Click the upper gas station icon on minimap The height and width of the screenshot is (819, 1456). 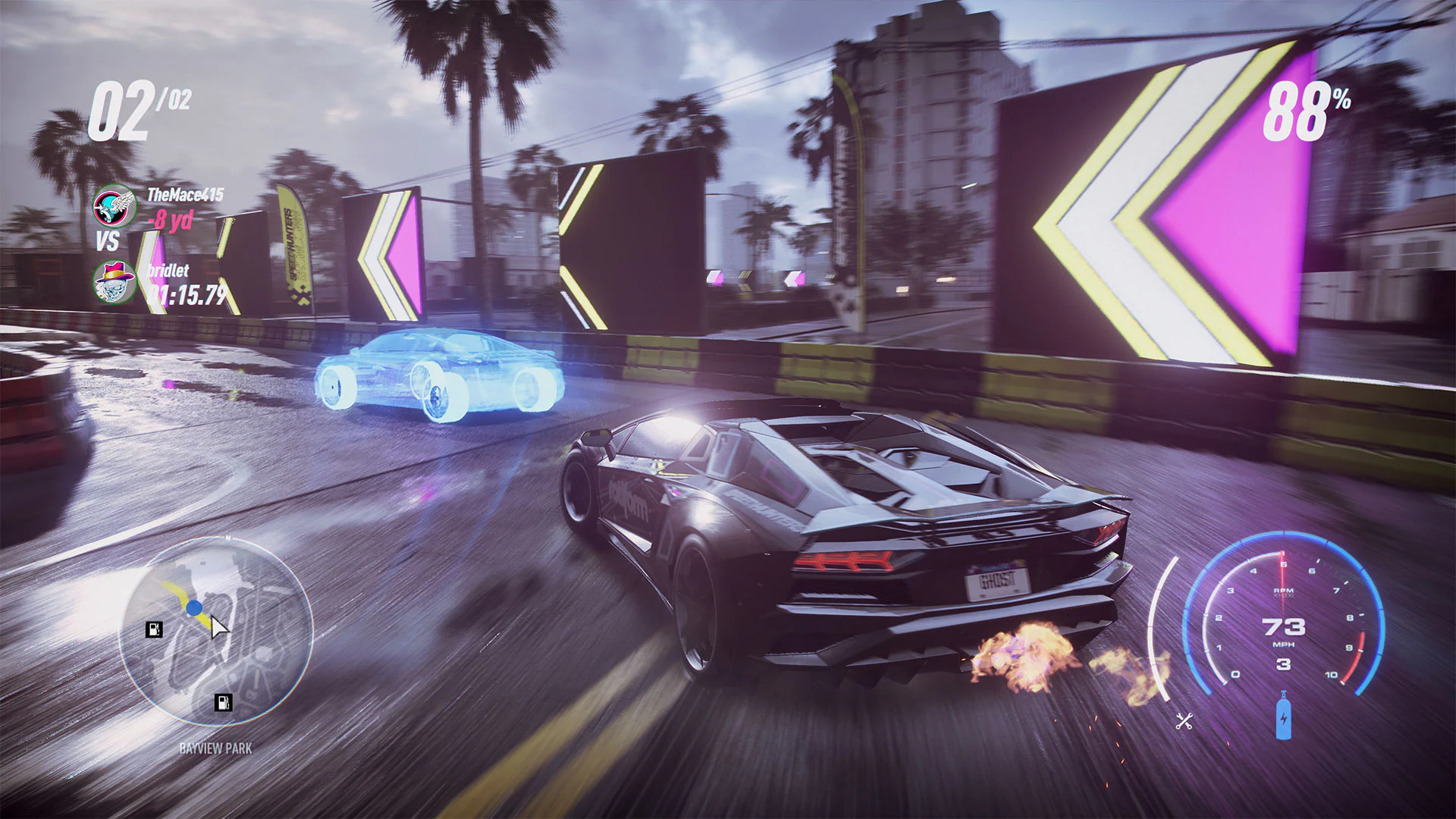point(154,629)
